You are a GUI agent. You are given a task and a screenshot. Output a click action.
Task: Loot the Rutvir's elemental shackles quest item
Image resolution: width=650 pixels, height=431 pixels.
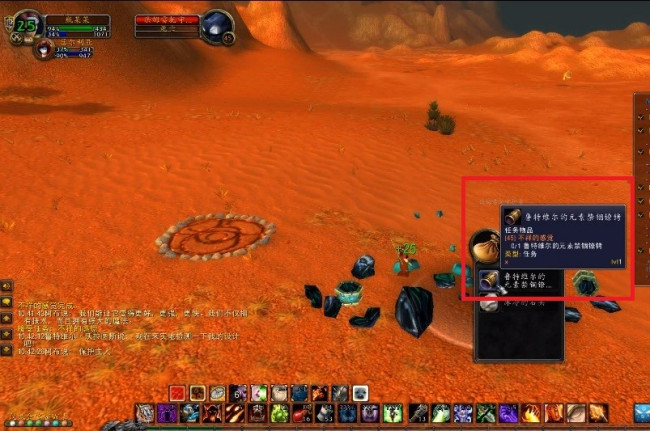pos(490,280)
